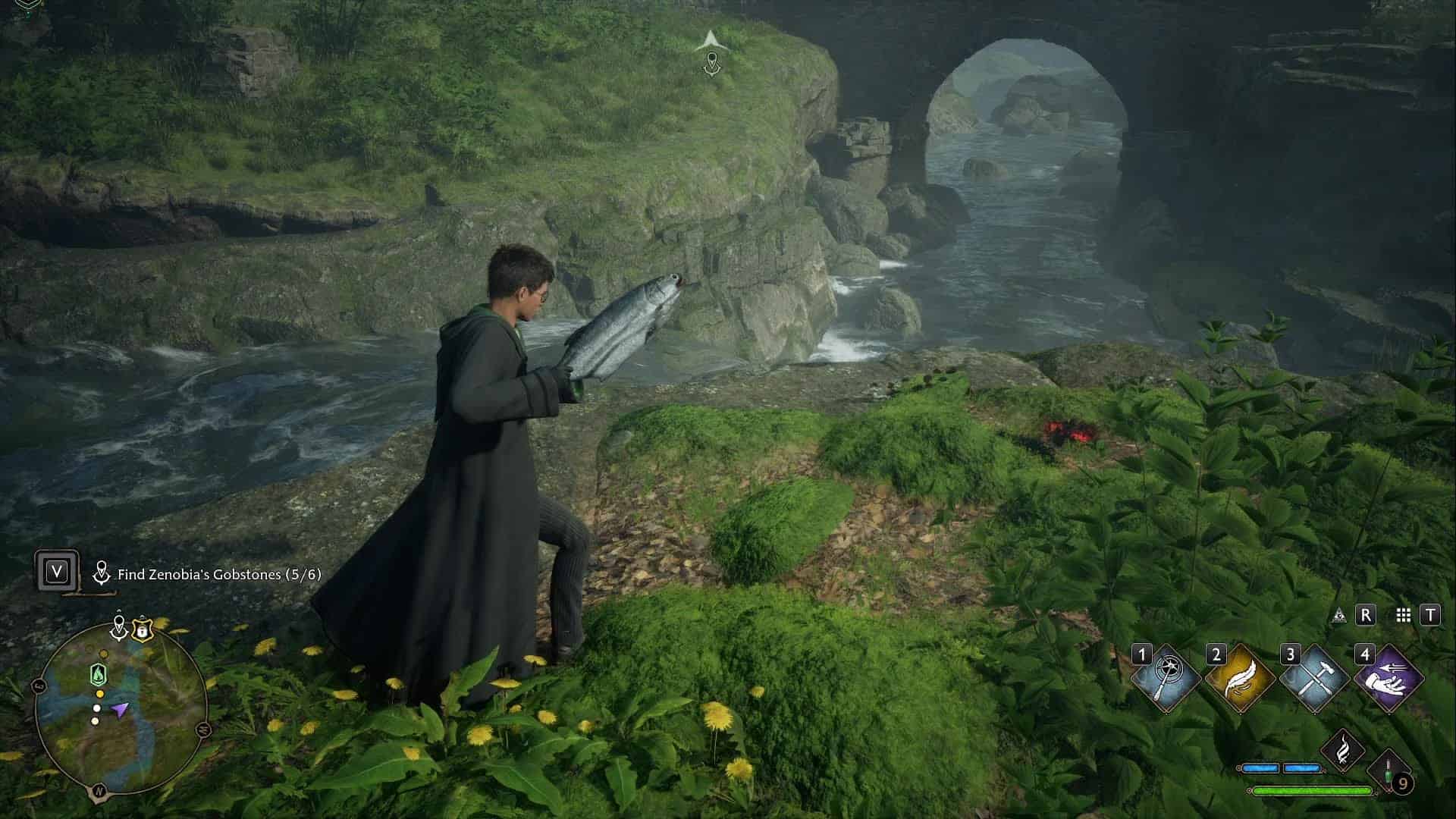Screen dimensions: 1456x819
Task: Click the North compass marker on minimap
Action: coord(98,792)
